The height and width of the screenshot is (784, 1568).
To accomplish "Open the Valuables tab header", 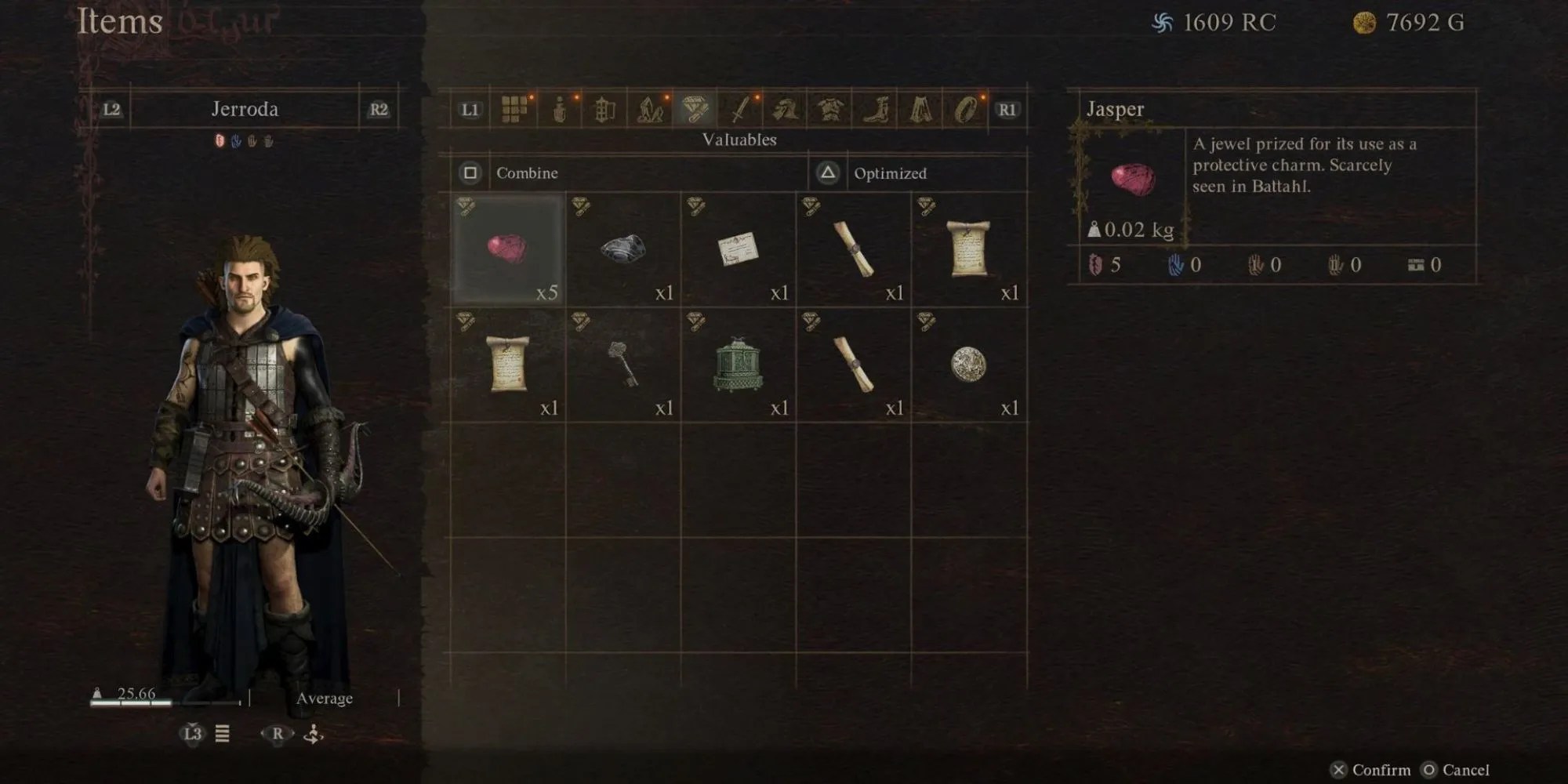I will click(x=740, y=140).
